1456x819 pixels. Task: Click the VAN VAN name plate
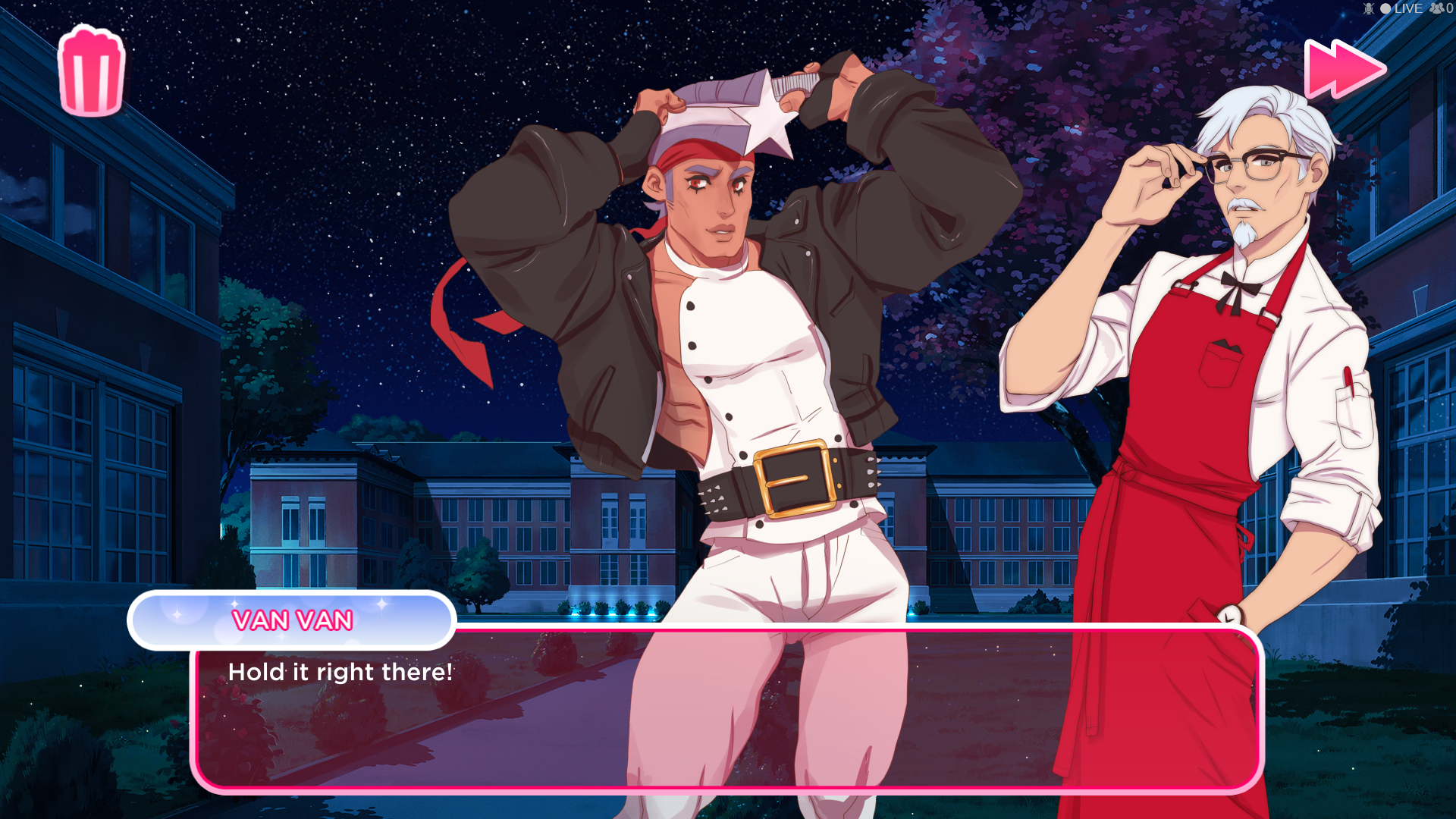point(291,620)
